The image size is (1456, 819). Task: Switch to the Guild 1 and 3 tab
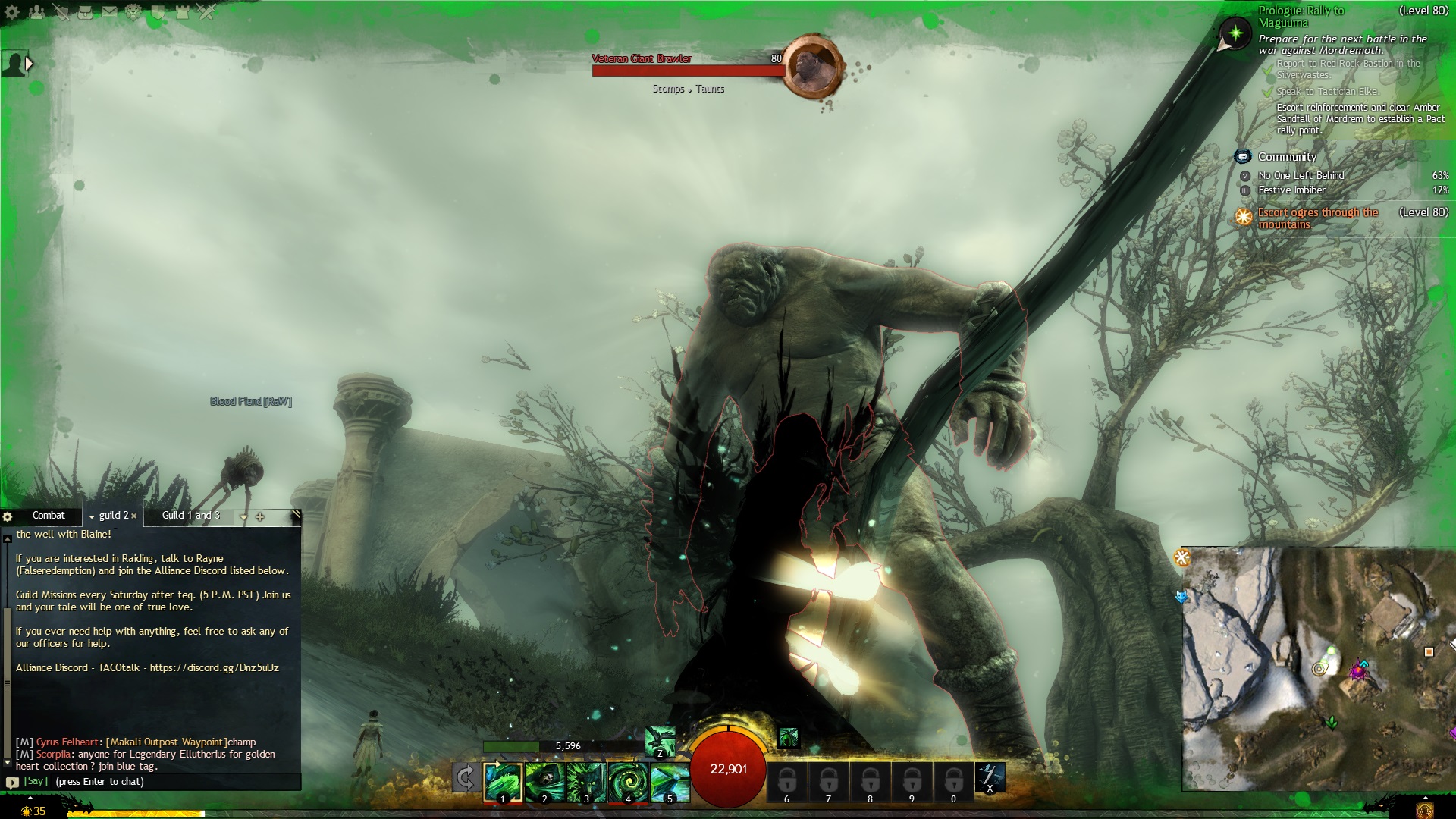coord(191,516)
